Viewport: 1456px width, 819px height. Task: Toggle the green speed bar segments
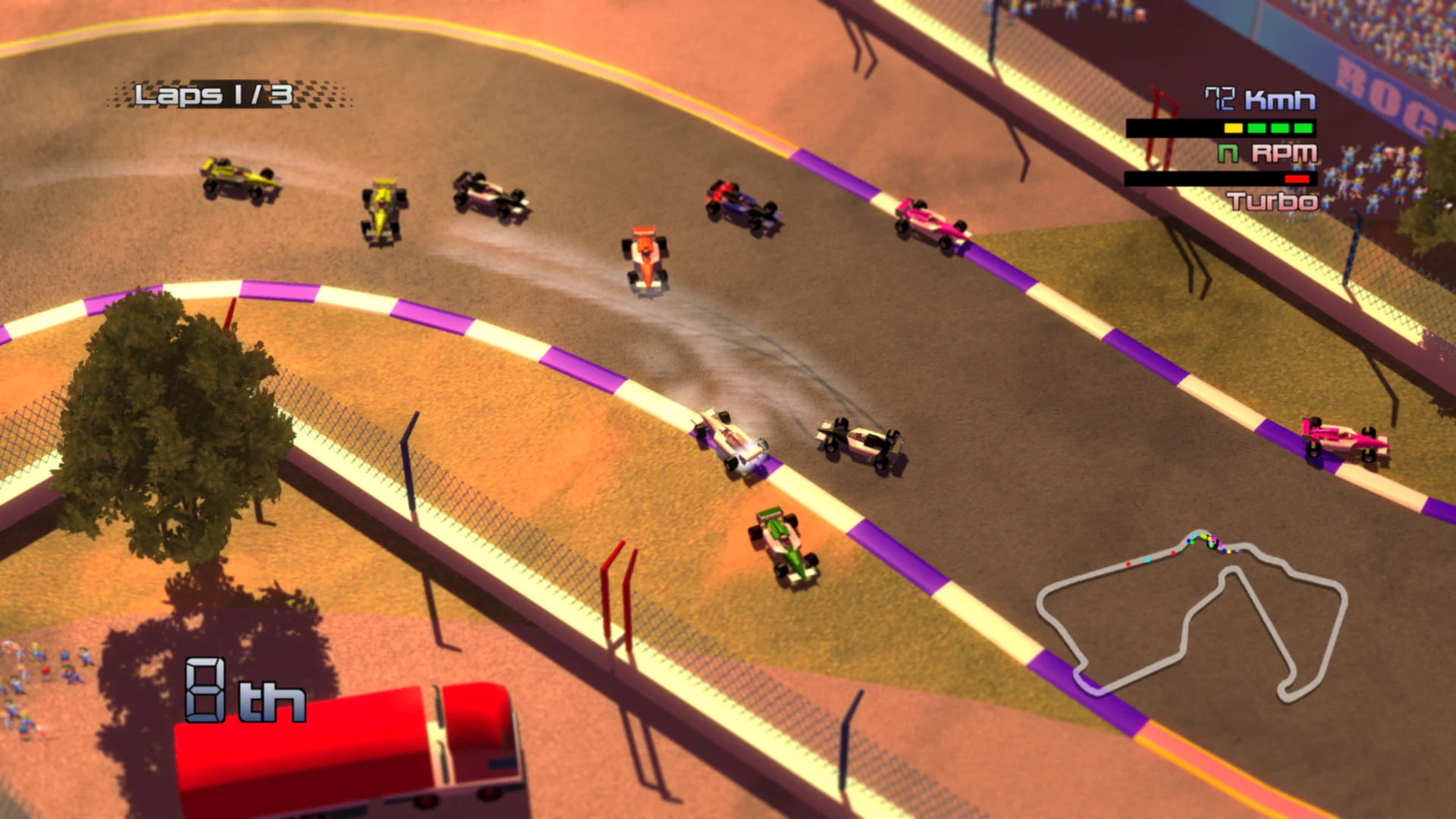(x=1280, y=128)
